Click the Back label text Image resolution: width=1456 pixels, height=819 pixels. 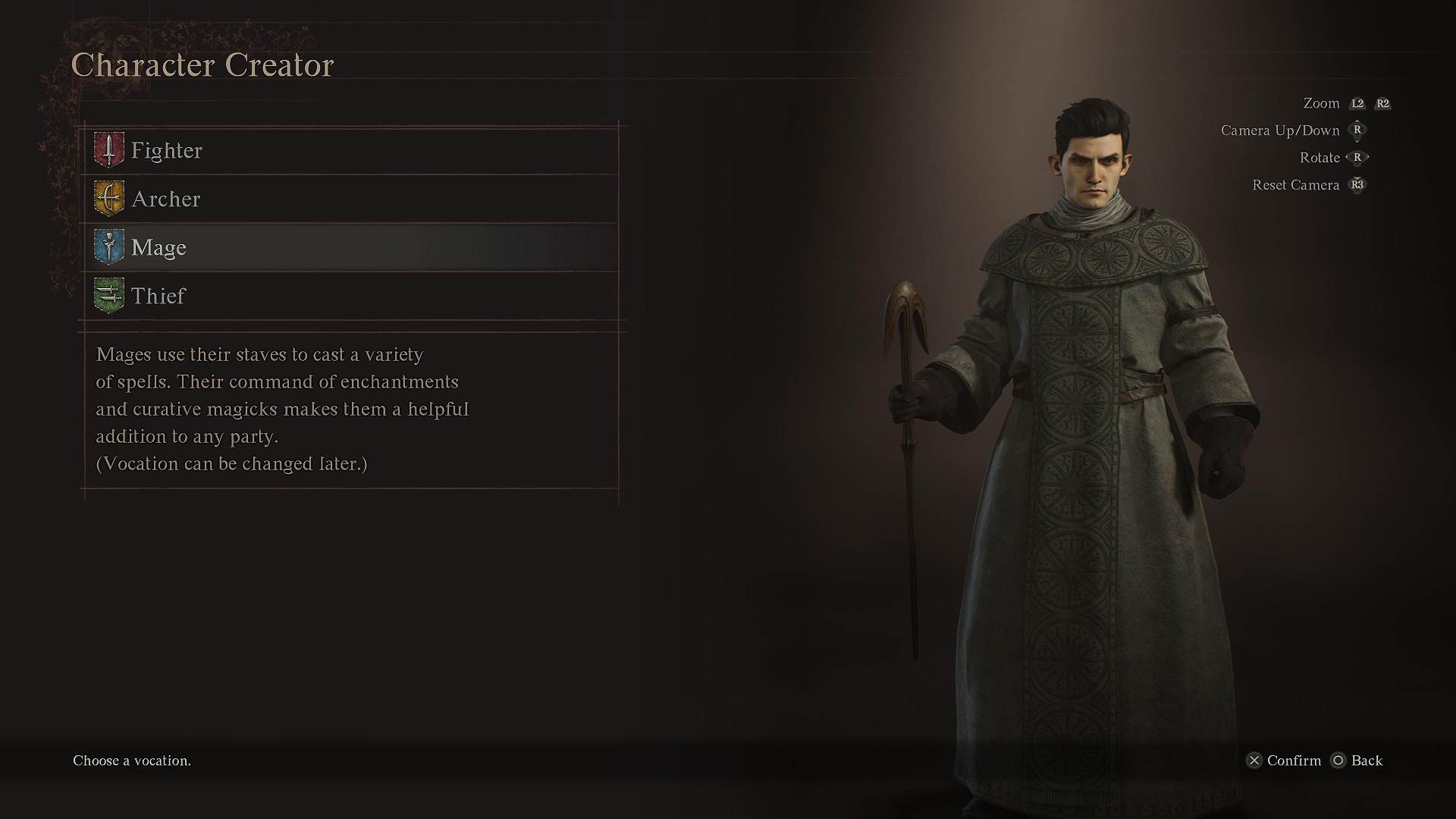coord(1367,761)
